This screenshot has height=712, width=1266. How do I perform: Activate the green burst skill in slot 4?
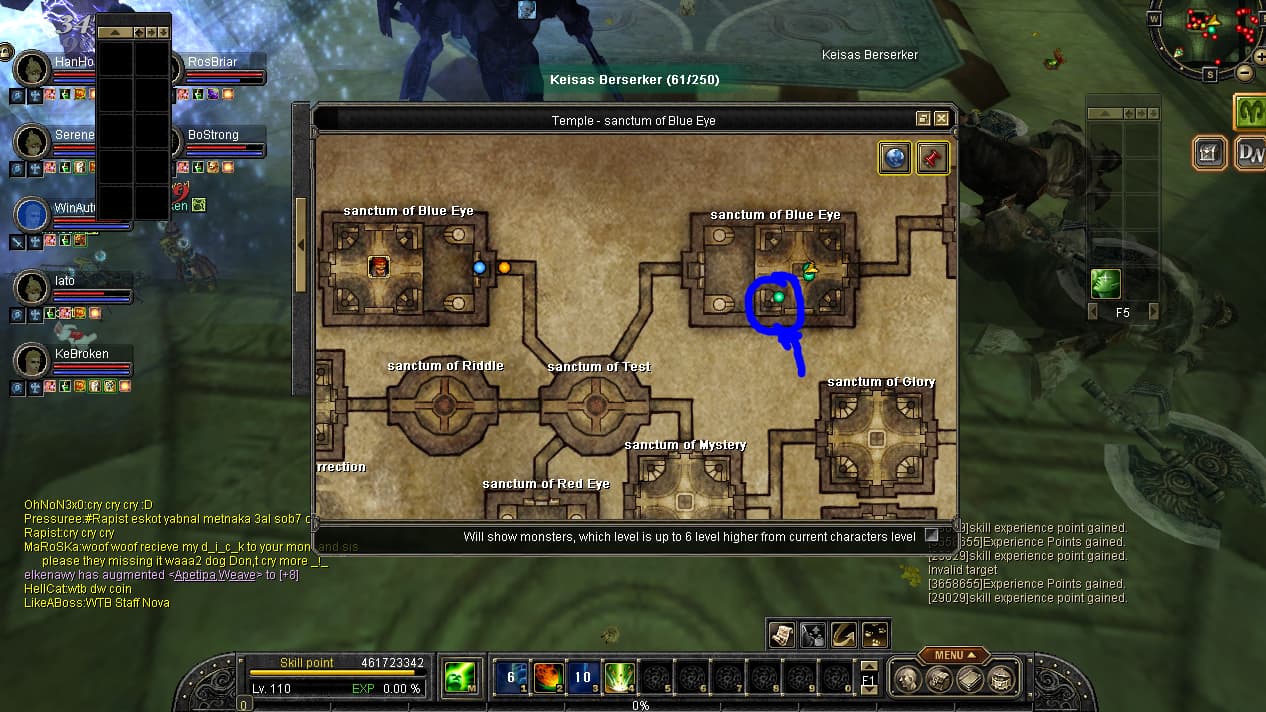[619, 677]
